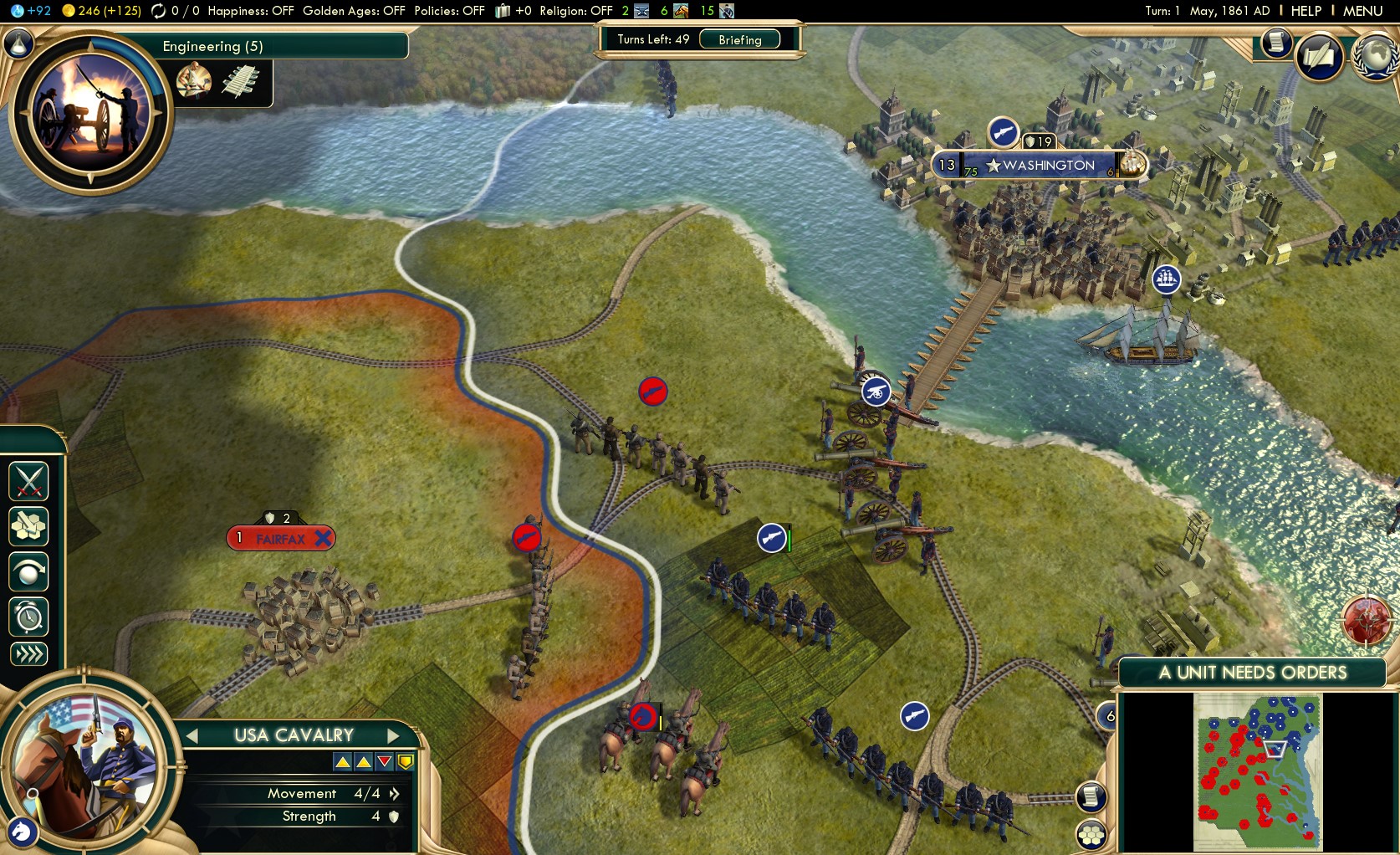
Task: Open the Briefing panel
Action: click(x=739, y=39)
